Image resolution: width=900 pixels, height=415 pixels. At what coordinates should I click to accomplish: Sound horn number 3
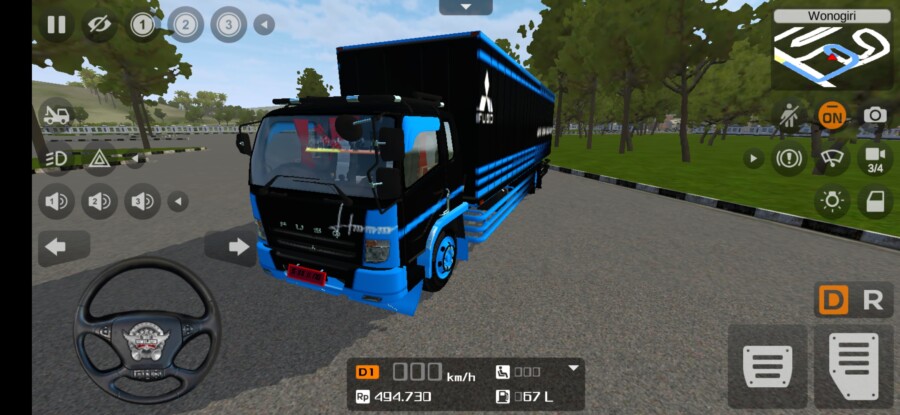click(142, 202)
